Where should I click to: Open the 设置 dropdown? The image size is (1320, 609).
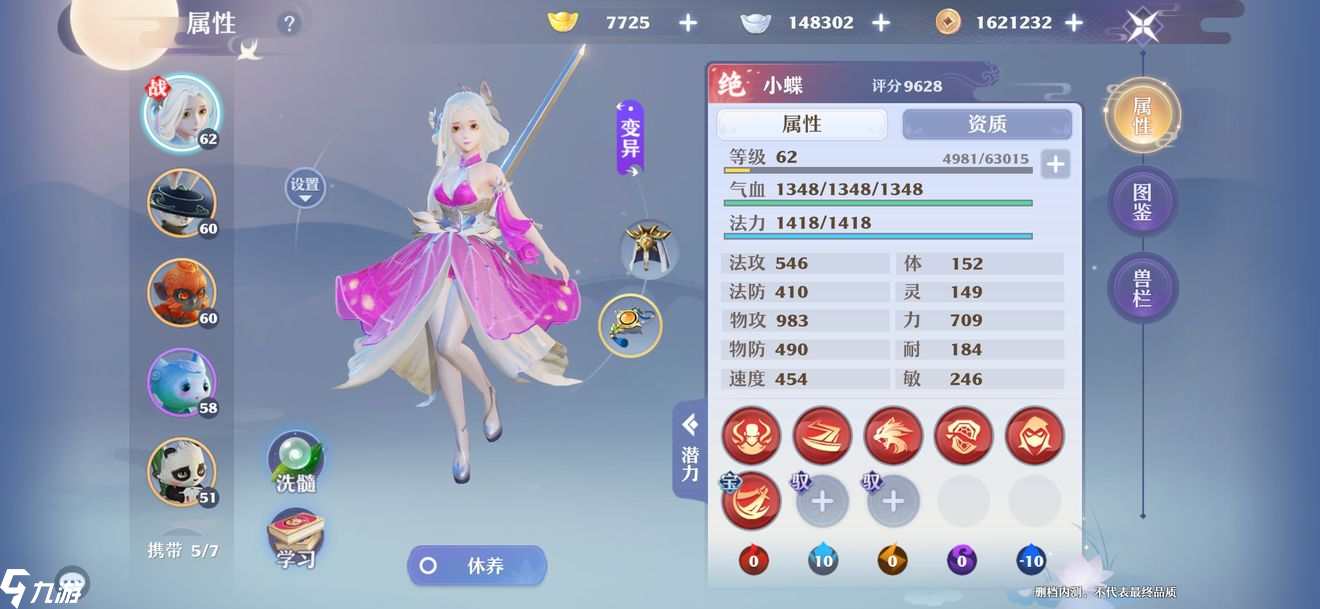305,187
